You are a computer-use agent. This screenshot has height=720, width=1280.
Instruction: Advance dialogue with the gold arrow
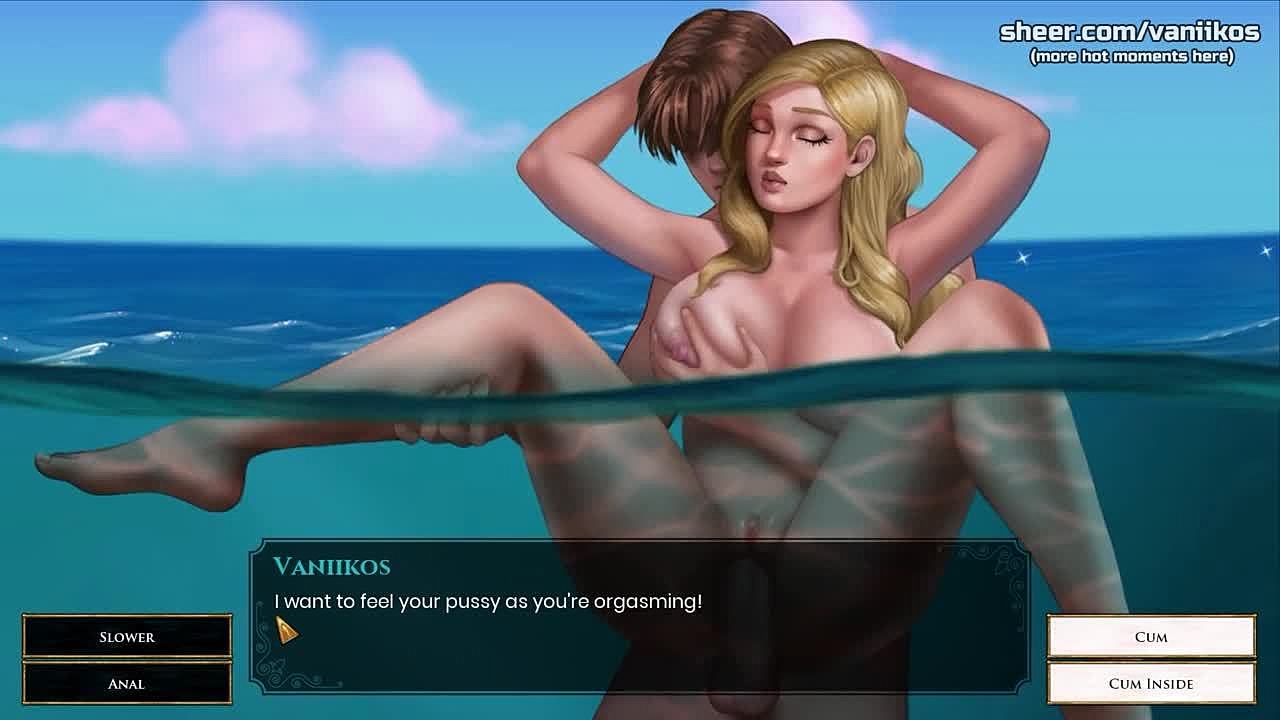pos(286,630)
